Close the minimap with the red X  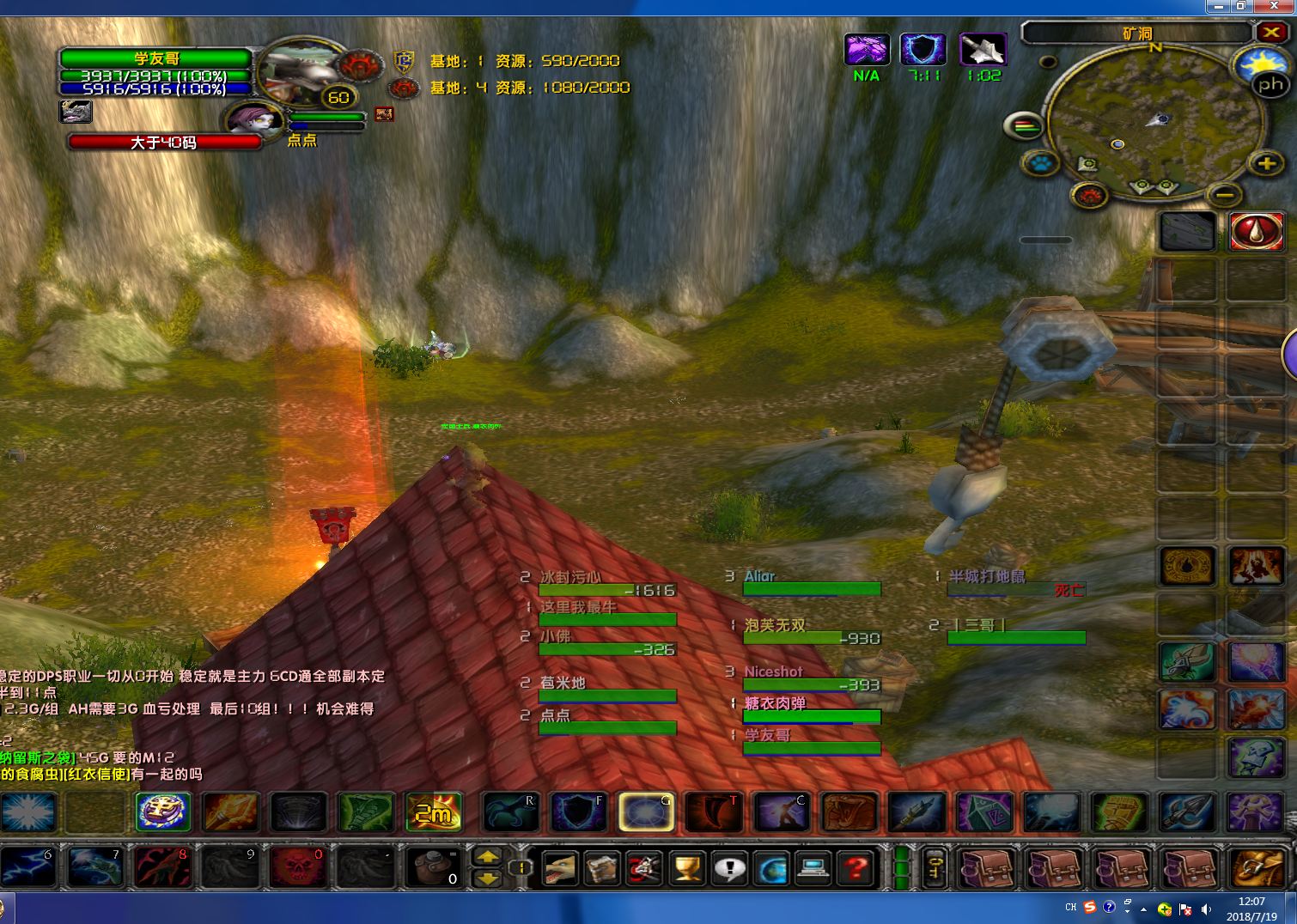1271,33
